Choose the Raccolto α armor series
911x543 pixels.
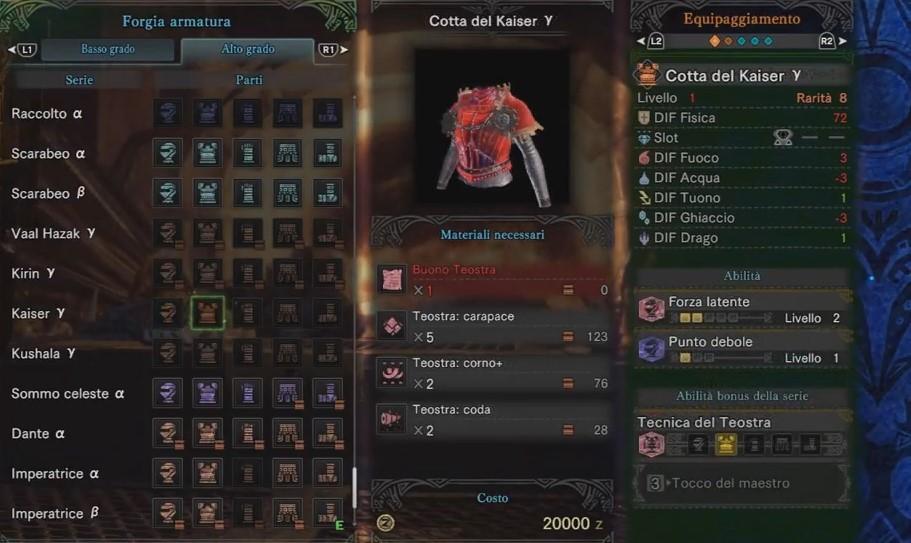(48, 113)
